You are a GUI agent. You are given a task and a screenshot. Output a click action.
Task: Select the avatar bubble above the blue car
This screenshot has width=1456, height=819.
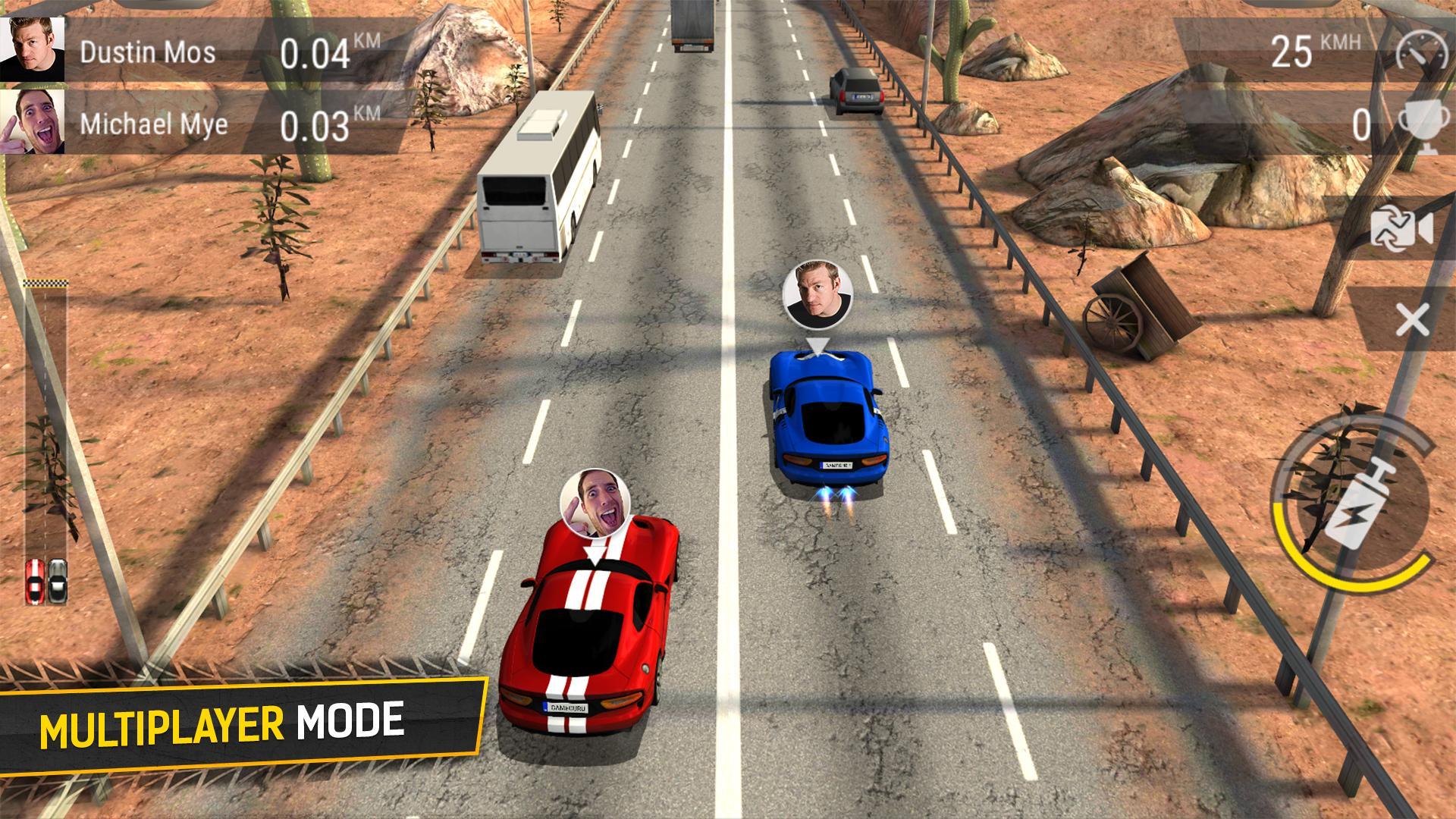[818, 293]
